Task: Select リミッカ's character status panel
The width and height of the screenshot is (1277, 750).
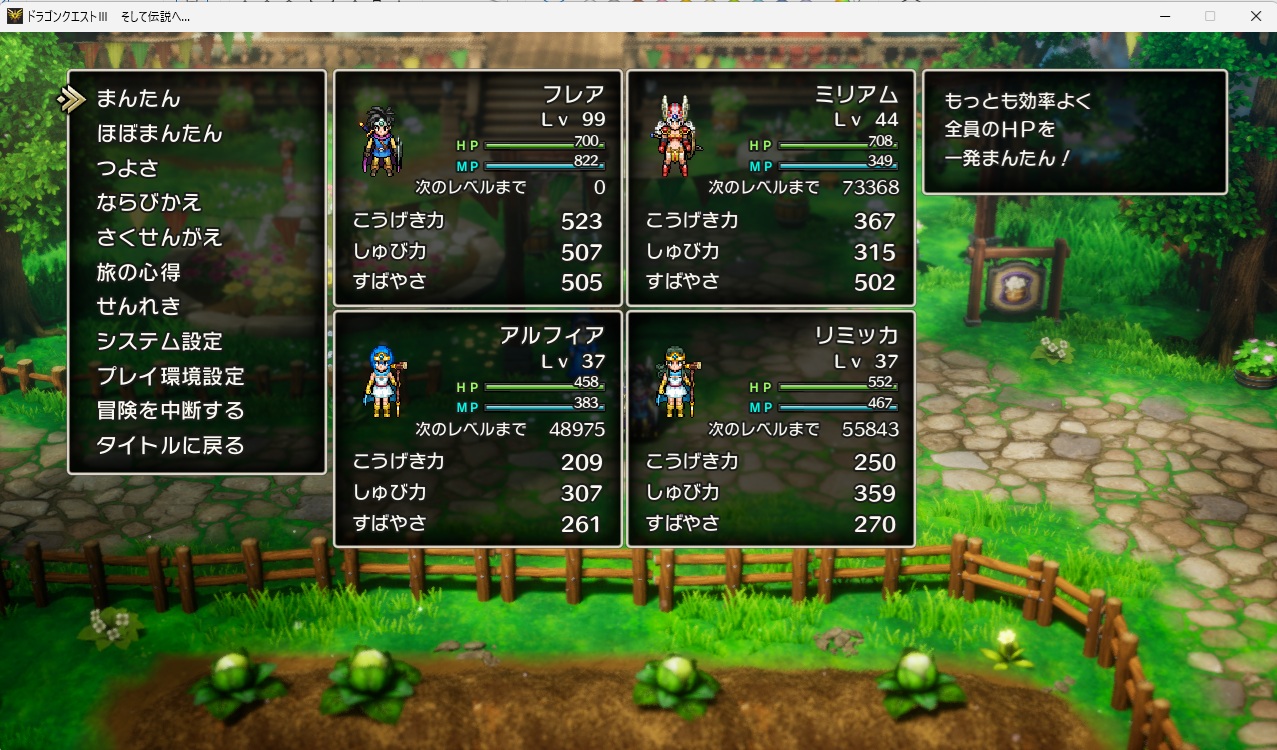Action: click(x=771, y=429)
